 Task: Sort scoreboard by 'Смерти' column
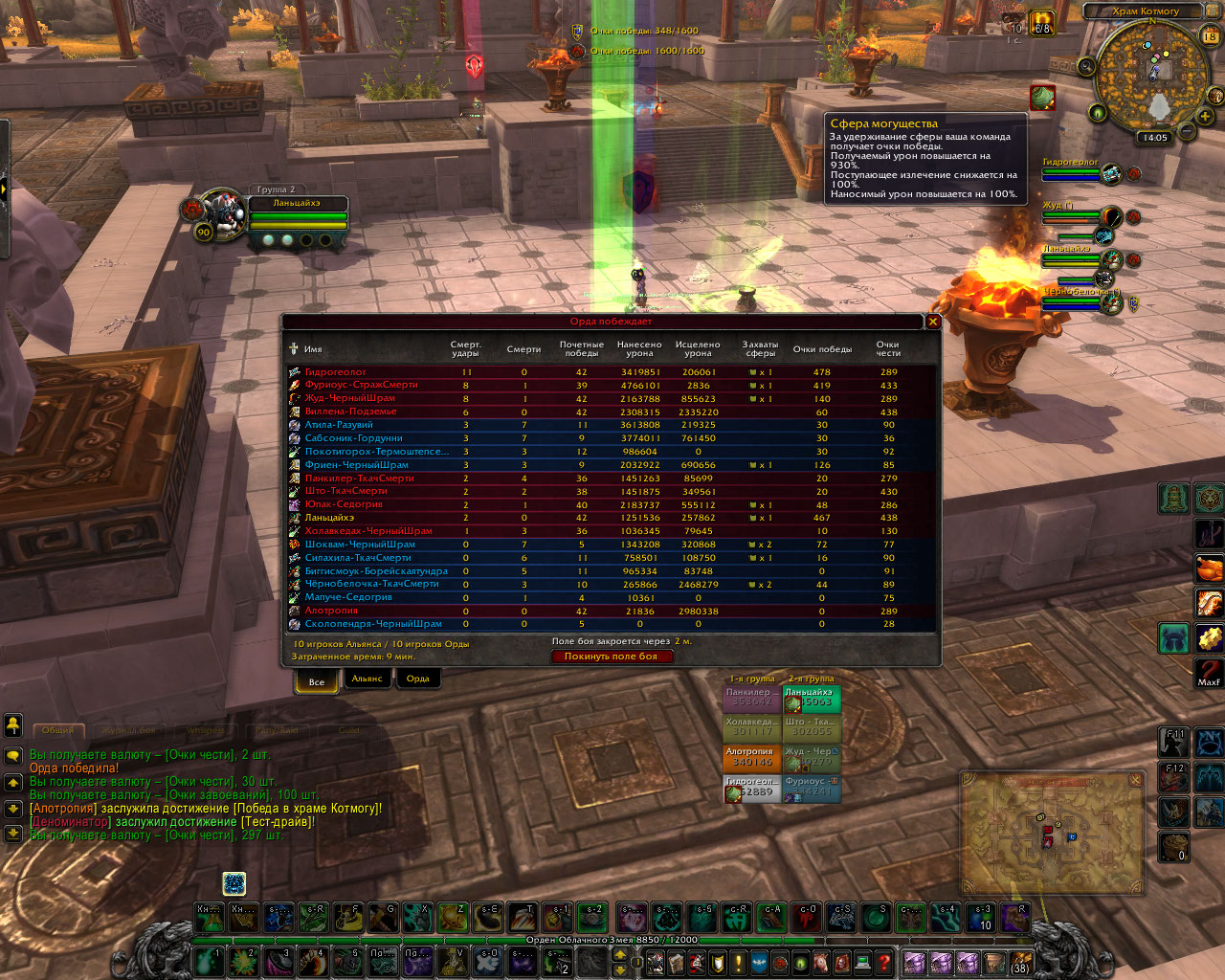(523, 349)
